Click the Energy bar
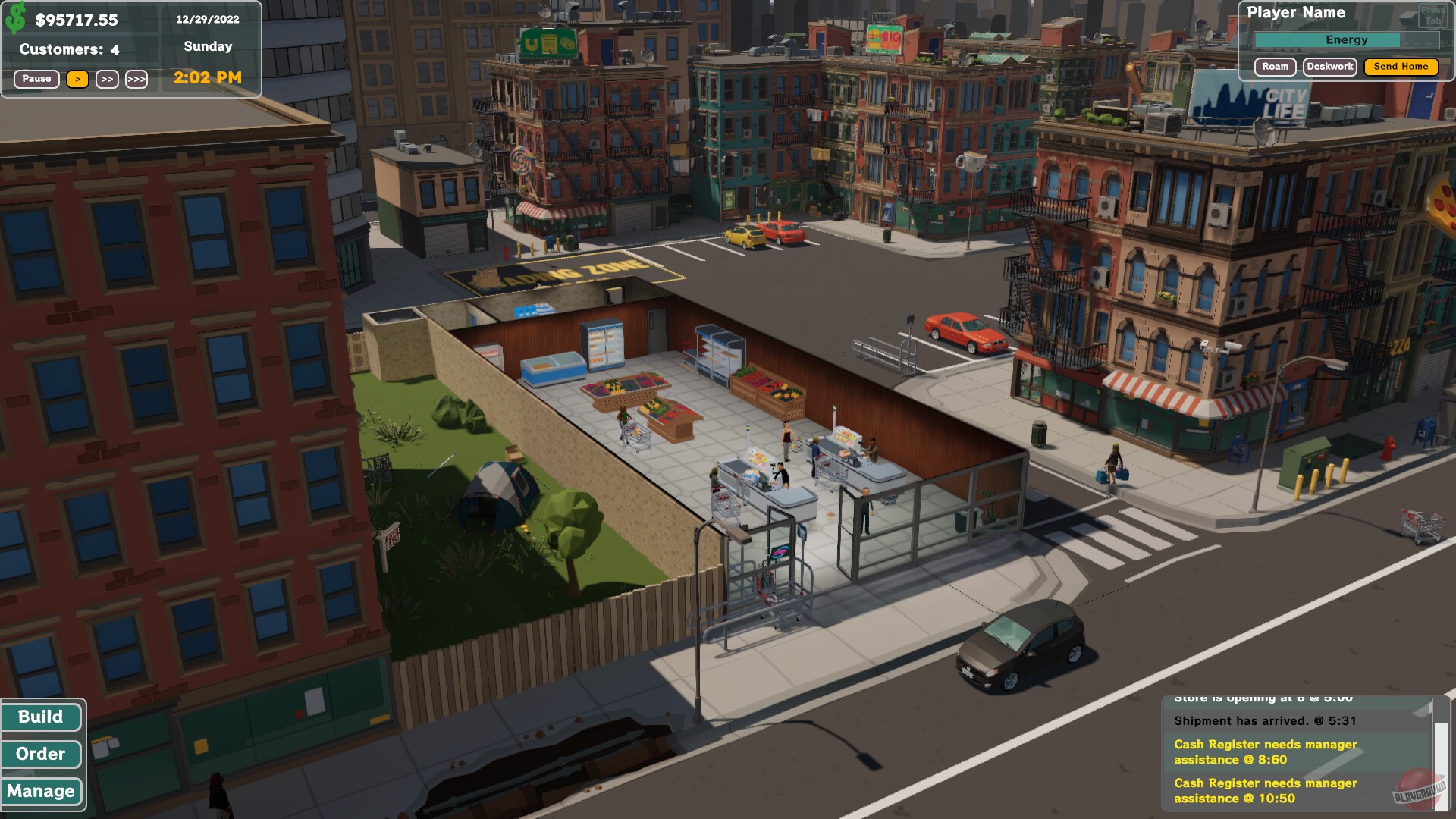The height and width of the screenshot is (819, 1456). [x=1348, y=39]
